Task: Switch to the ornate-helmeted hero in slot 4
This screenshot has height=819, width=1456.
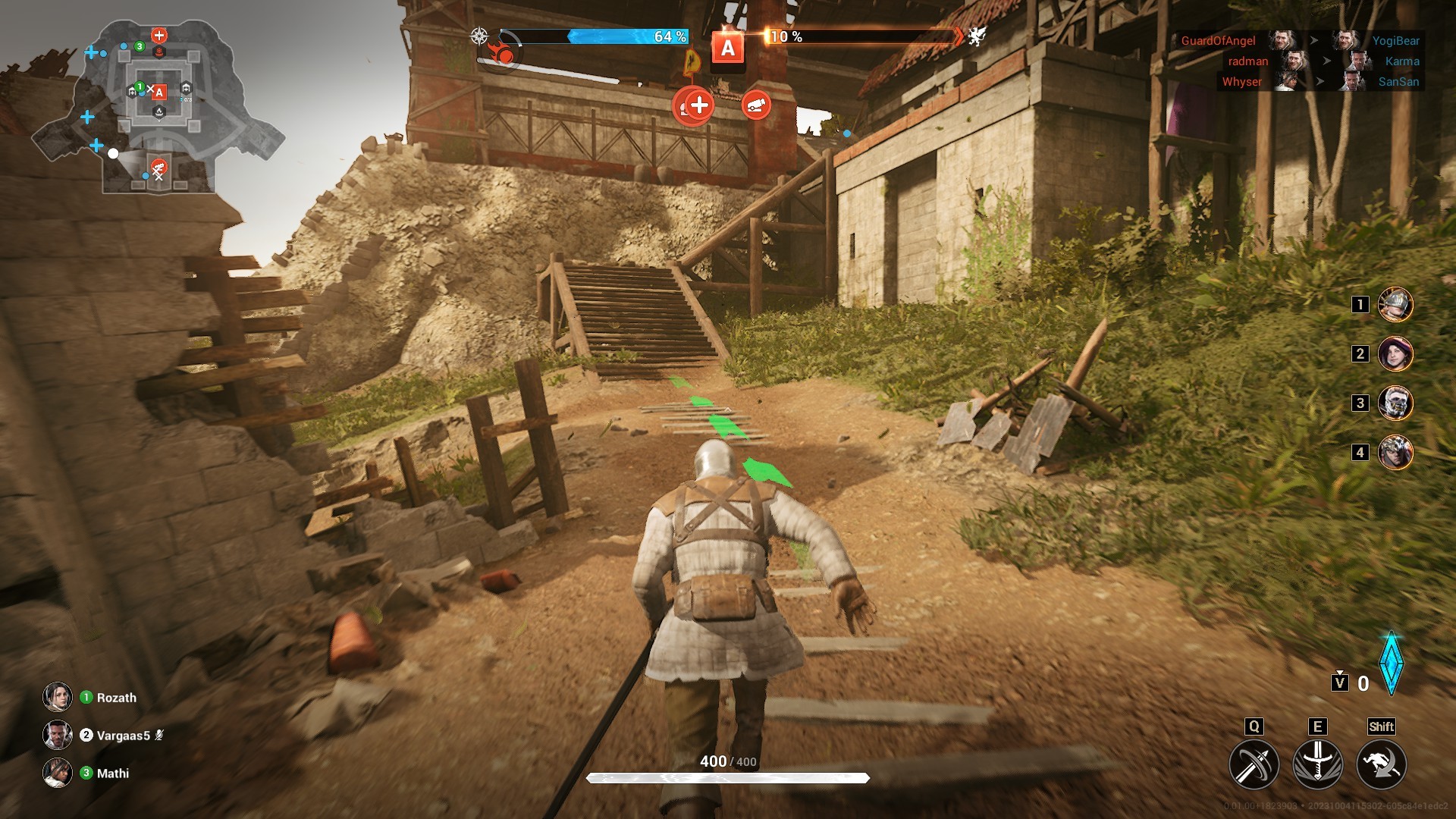Action: 1395,453
